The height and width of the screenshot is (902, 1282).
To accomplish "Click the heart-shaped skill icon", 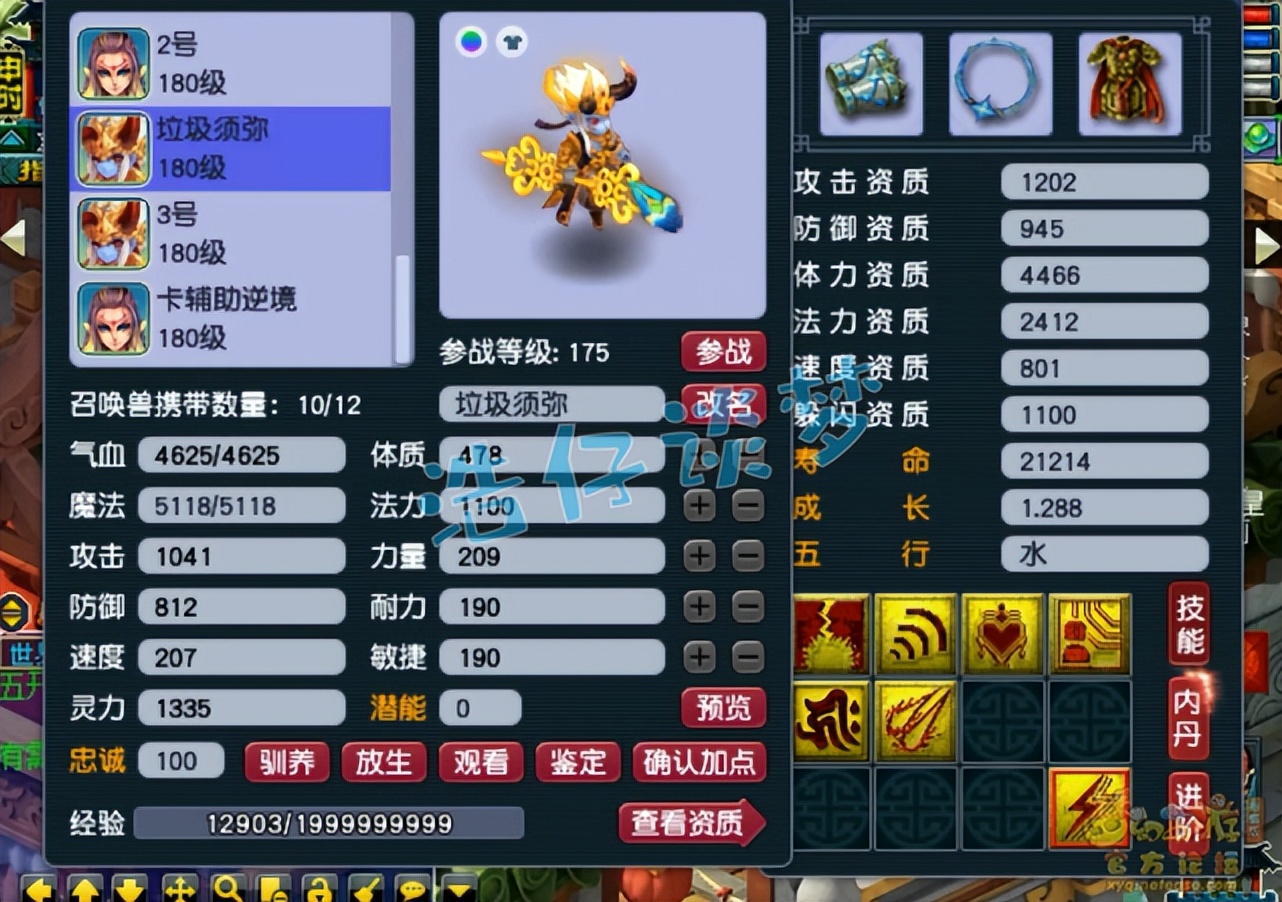I will coord(1000,630).
